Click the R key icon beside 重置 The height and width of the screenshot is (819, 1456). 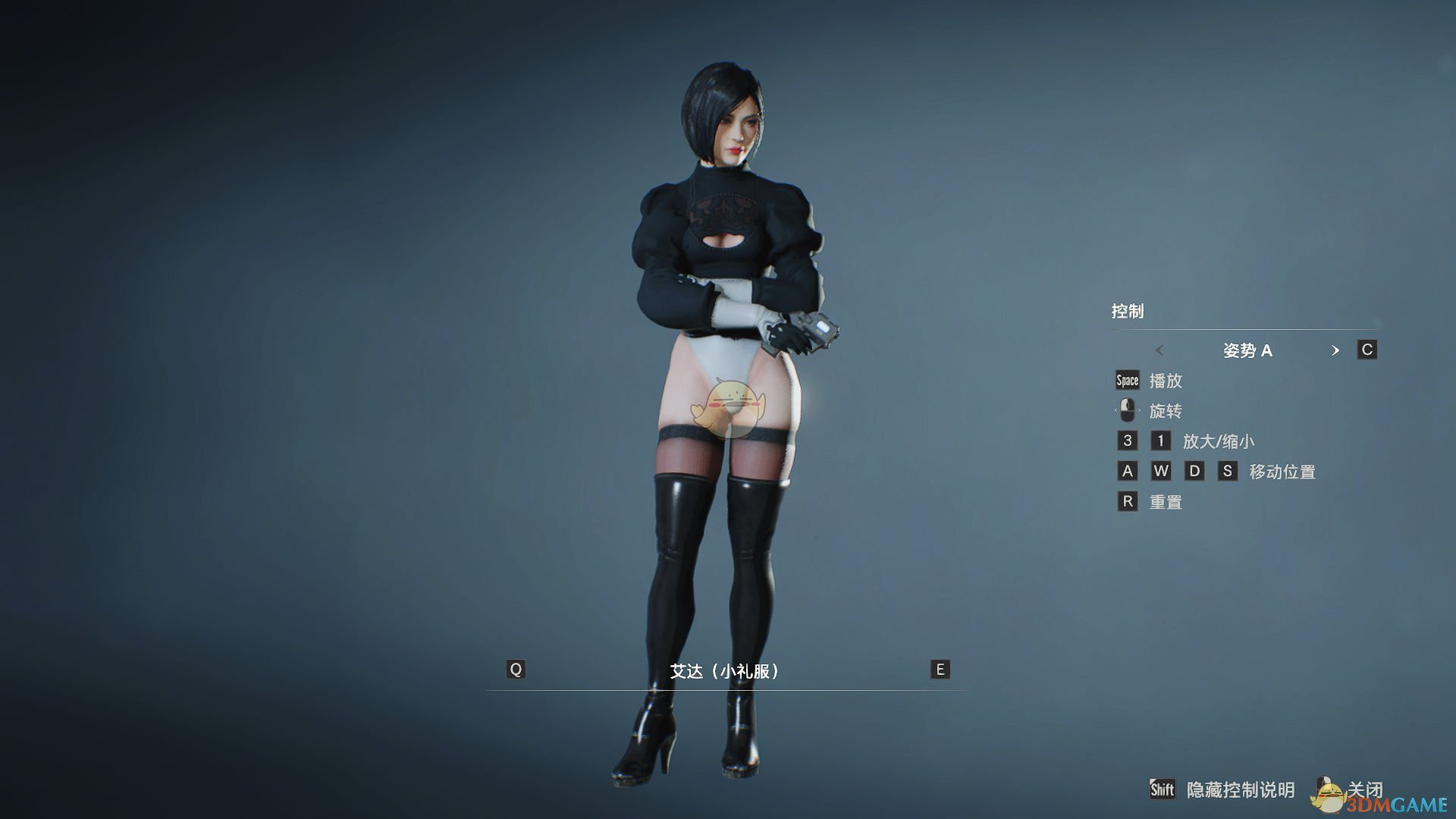(1127, 501)
